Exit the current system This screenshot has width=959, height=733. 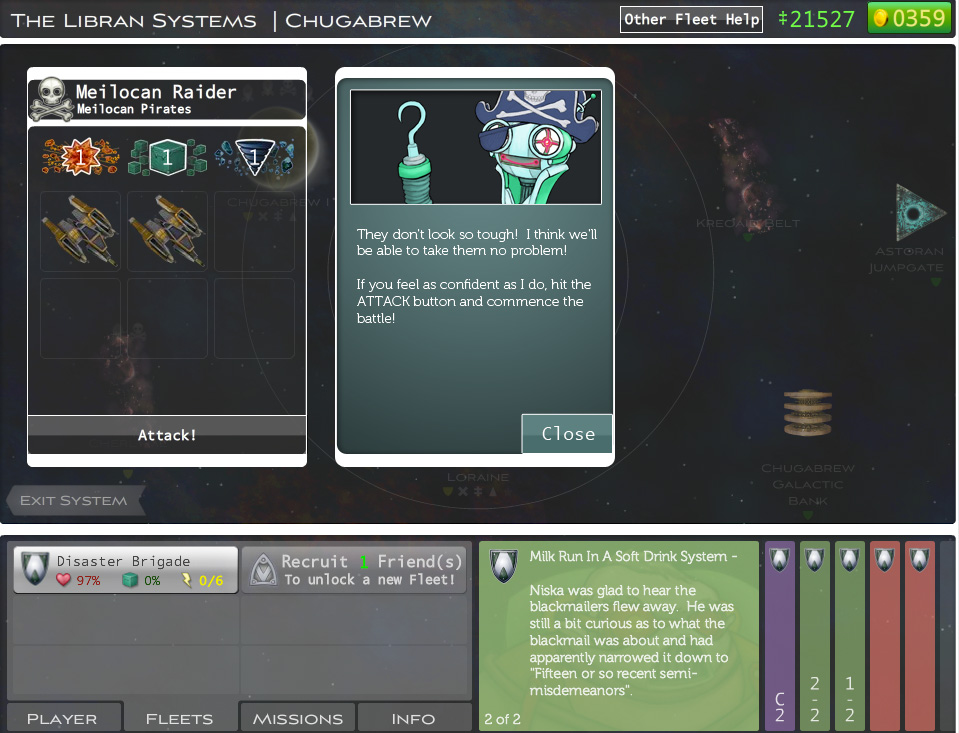tap(75, 500)
